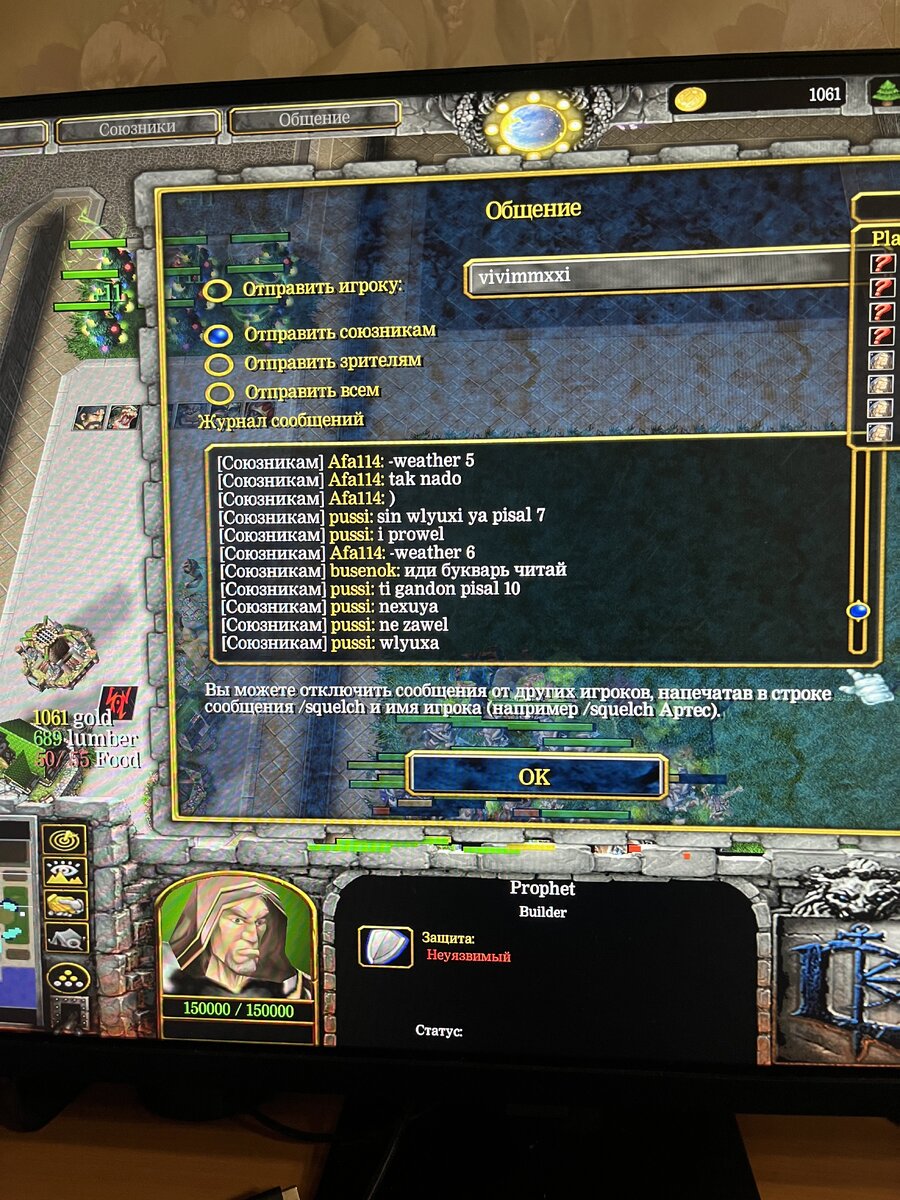Toggle ally color mode handshake button
The image size is (900, 1200).
click(65, 905)
